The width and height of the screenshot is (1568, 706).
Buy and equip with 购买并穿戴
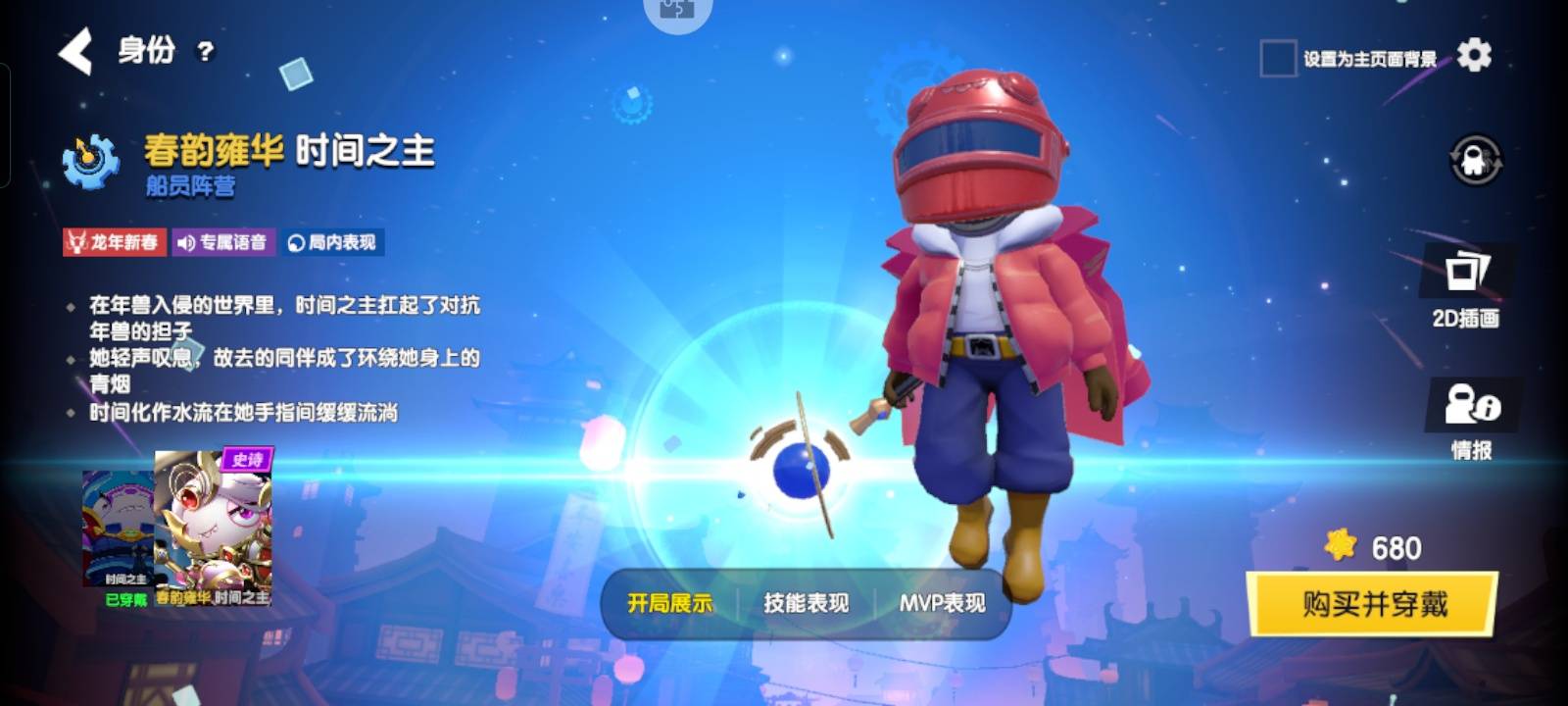[1373, 604]
